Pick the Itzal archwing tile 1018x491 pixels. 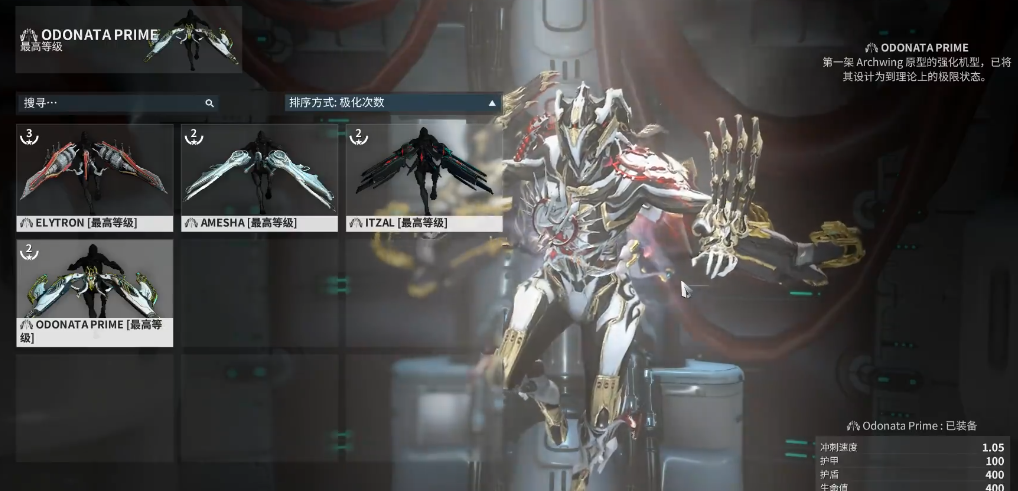pos(424,177)
